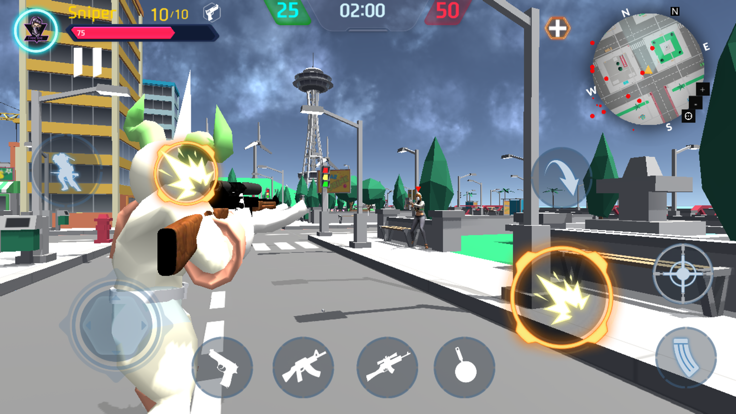Aim down sights with the crosshair button
736x414 pixels.
pyautogui.click(x=683, y=273)
